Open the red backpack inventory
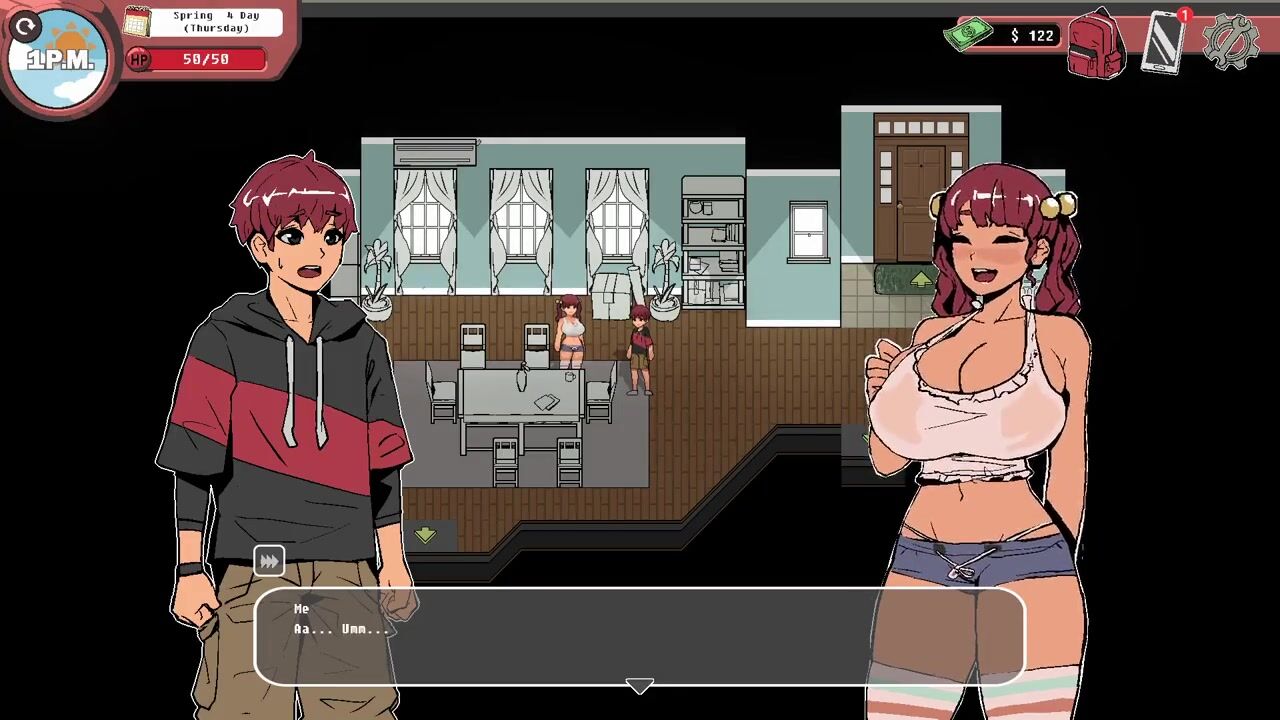Screen dimensions: 1280x720 click(x=1096, y=44)
